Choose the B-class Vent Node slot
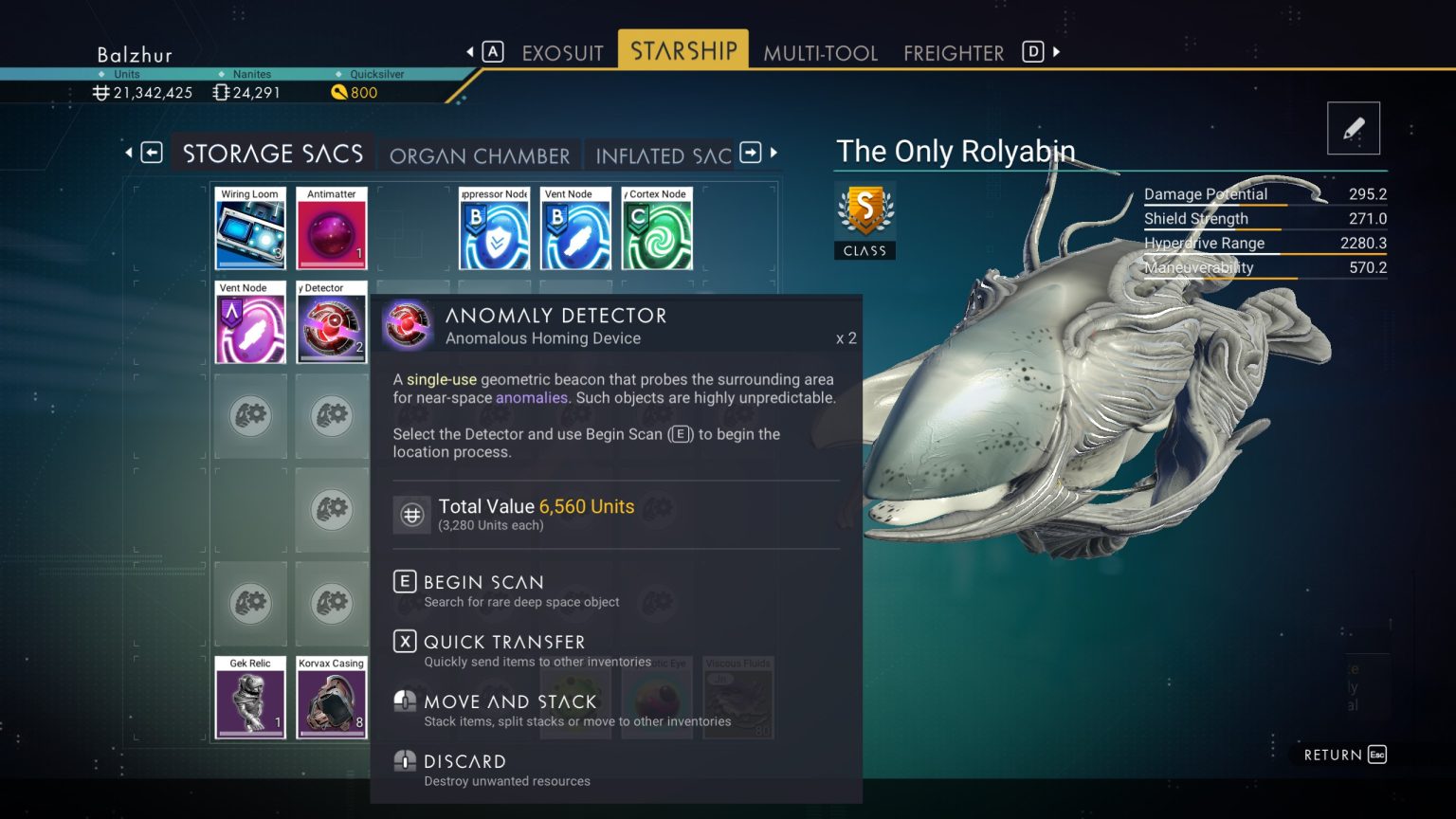 (575, 228)
